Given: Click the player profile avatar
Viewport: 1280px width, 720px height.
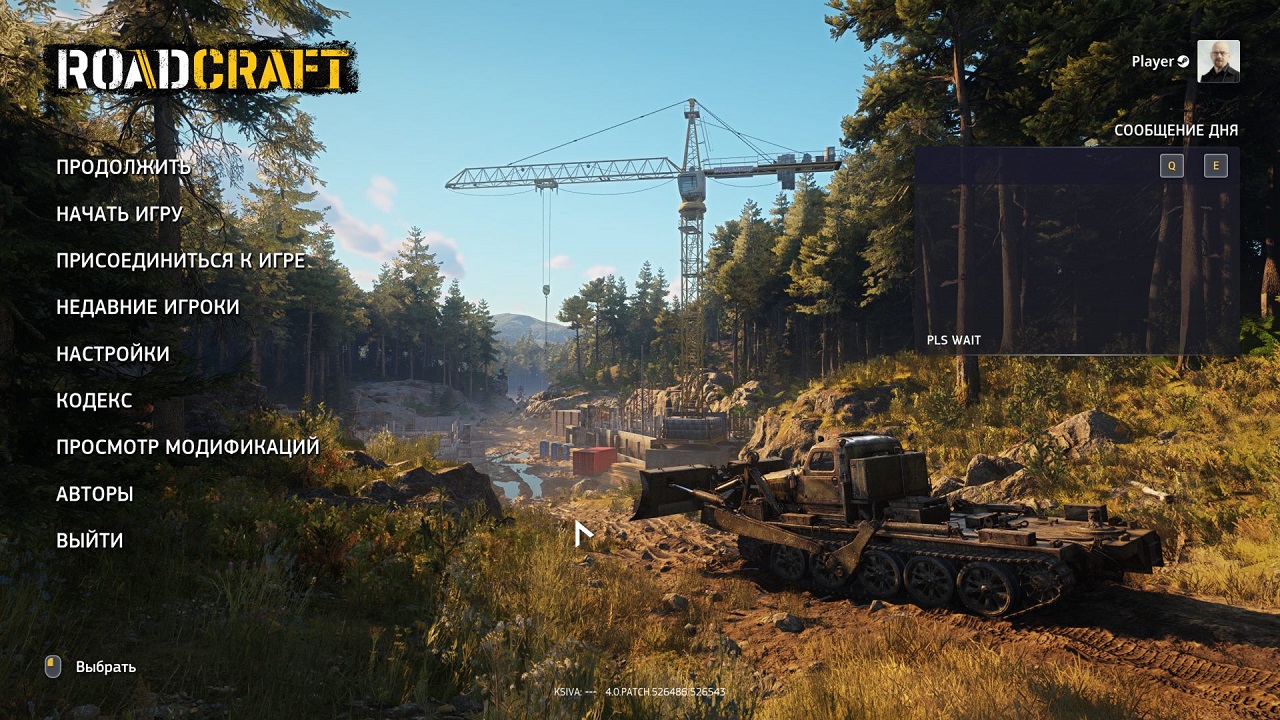Looking at the screenshot, I should pyautogui.click(x=1218, y=61).
